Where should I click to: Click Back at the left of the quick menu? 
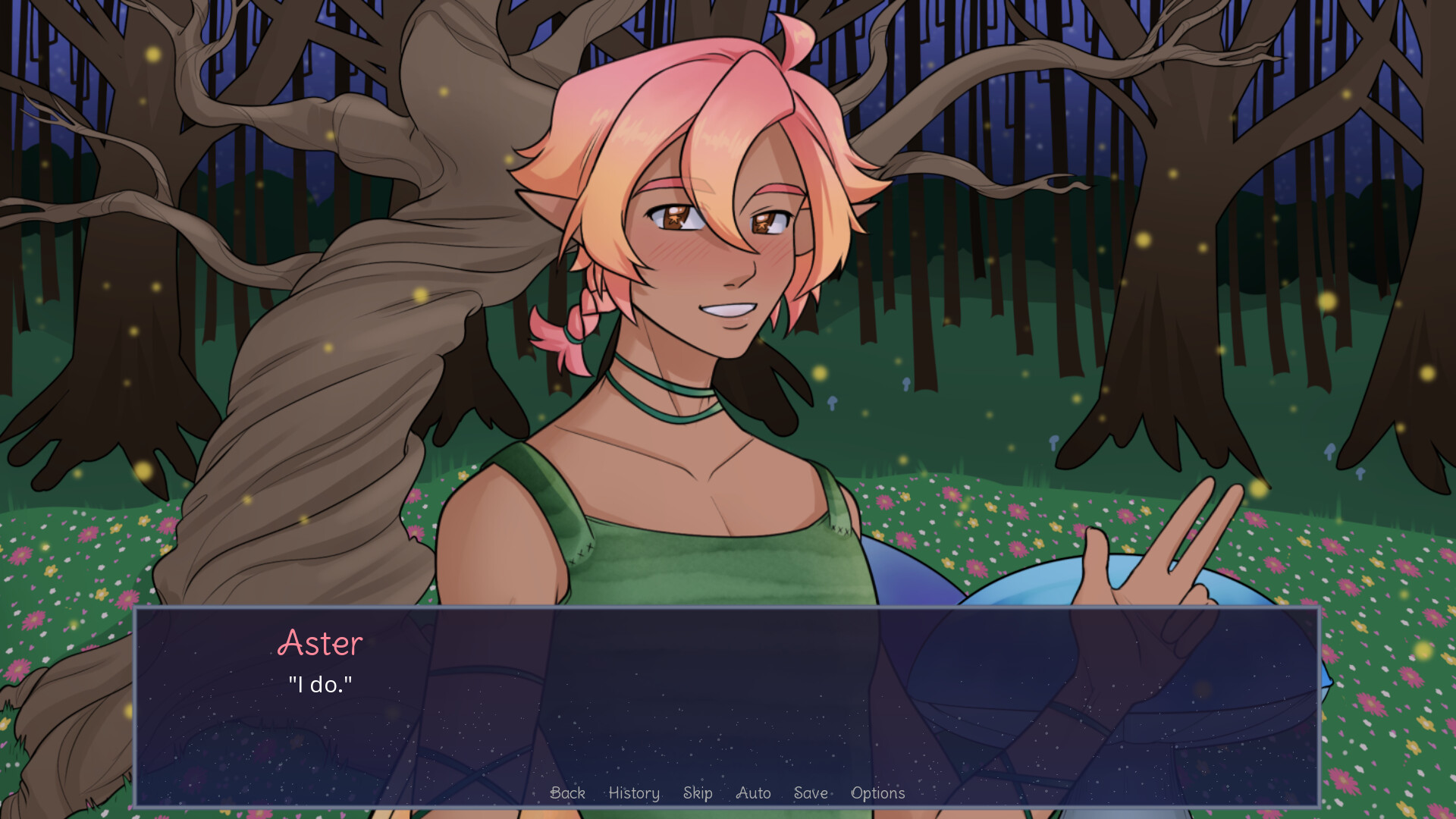[x=567, y=793]
